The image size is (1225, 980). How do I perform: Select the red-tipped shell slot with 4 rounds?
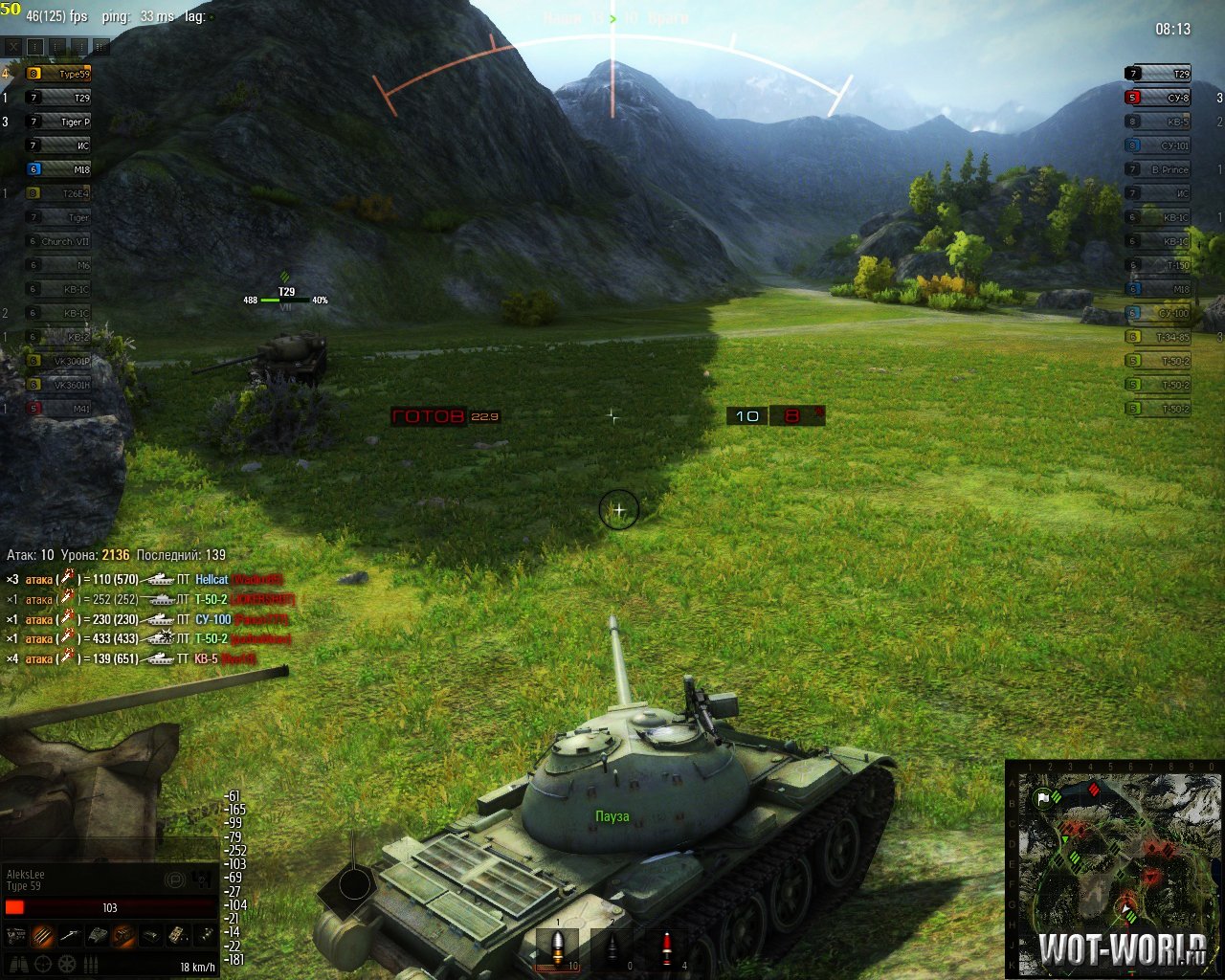tap(667, 948)
